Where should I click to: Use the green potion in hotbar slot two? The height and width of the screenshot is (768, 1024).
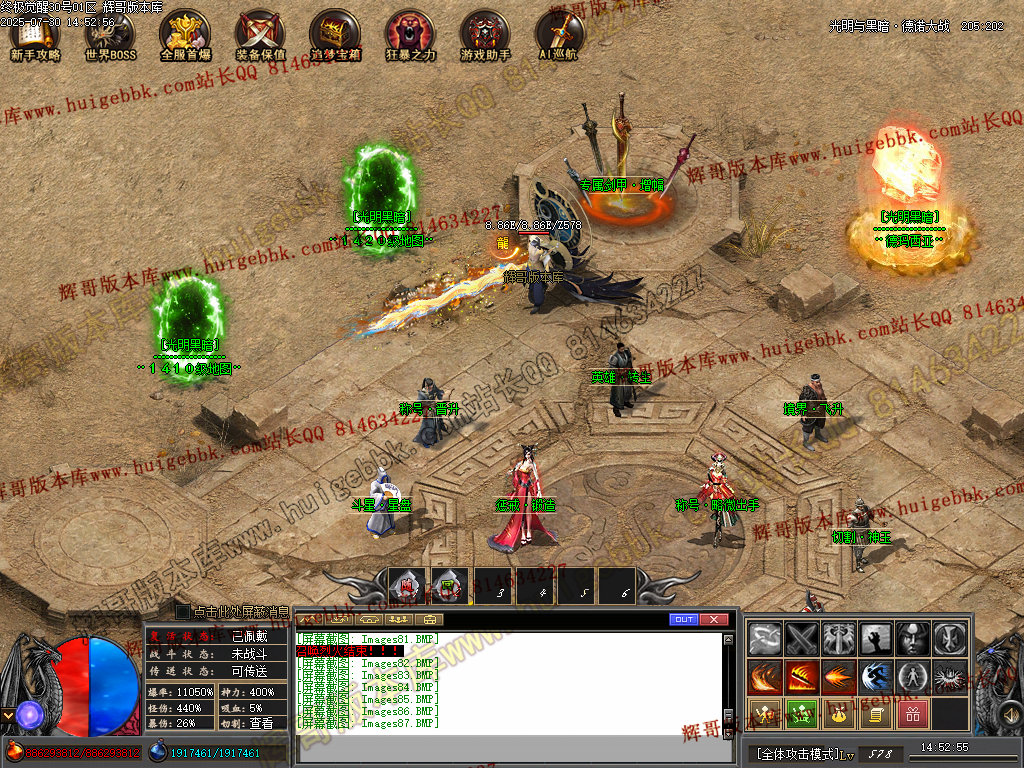point(450,587)
